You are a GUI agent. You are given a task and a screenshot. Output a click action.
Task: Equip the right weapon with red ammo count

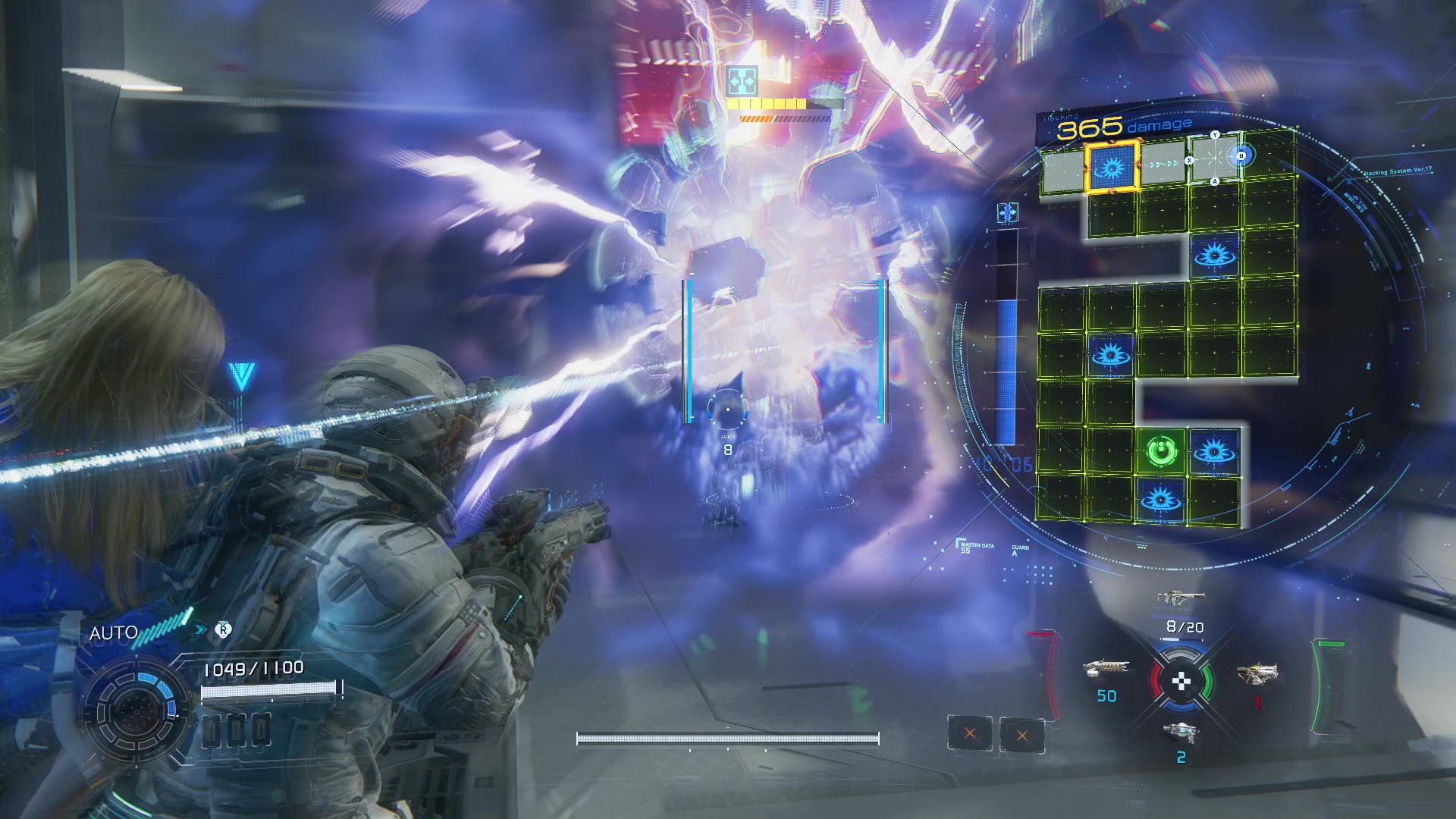pos(1257,673)
